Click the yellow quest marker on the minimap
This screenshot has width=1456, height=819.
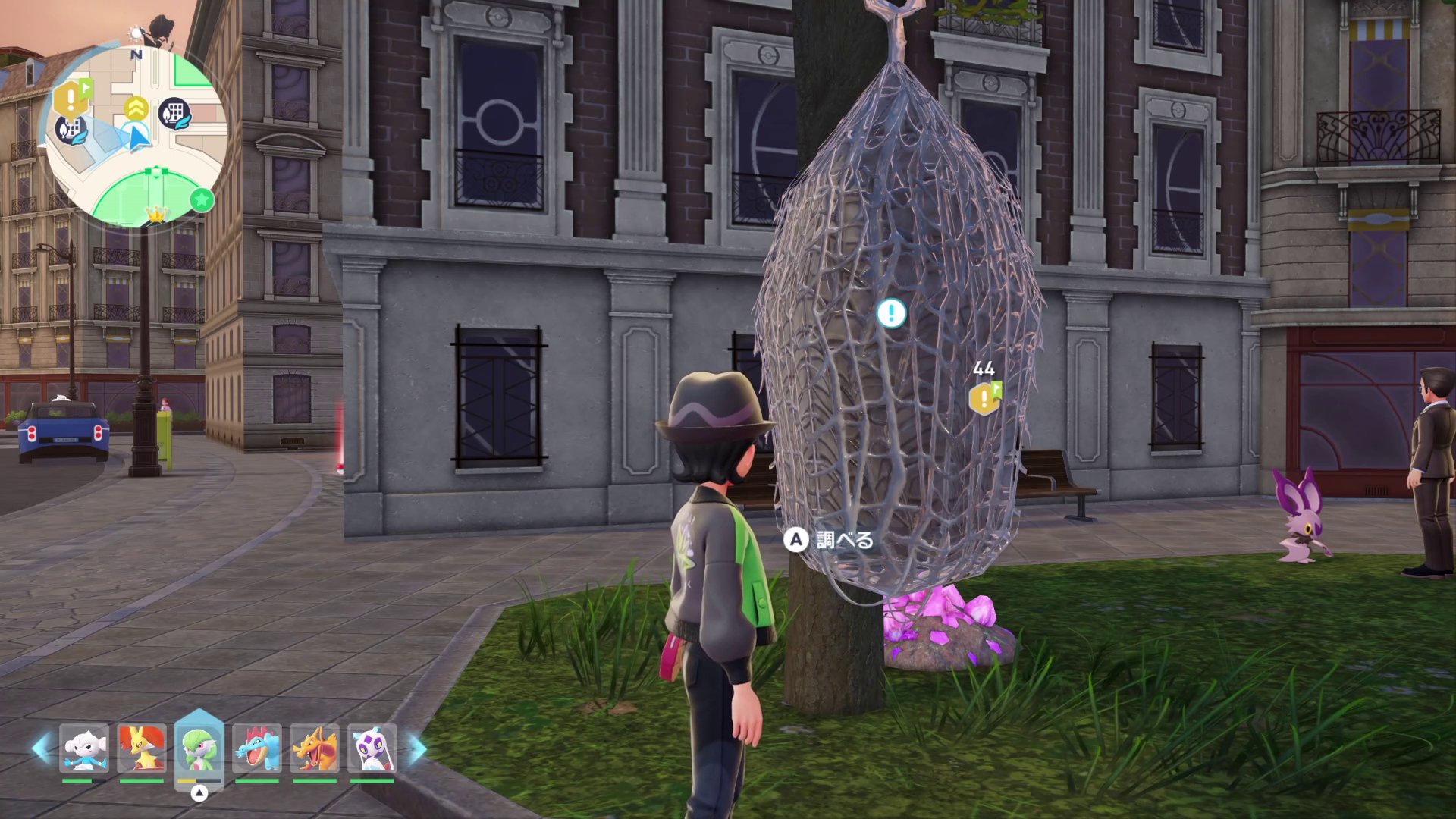(x=71, y=98)
